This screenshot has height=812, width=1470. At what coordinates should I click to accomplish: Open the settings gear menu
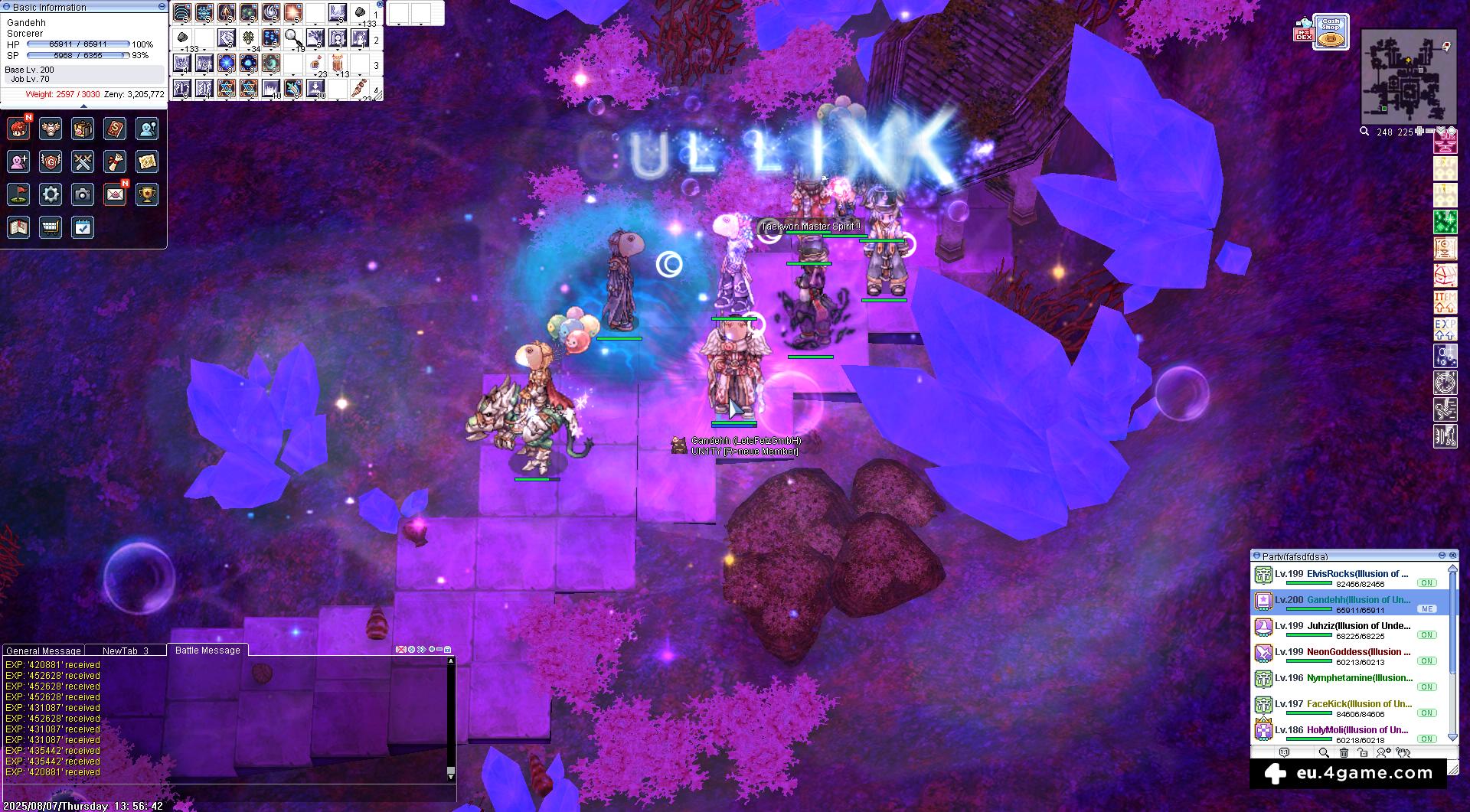click(51, 194)
